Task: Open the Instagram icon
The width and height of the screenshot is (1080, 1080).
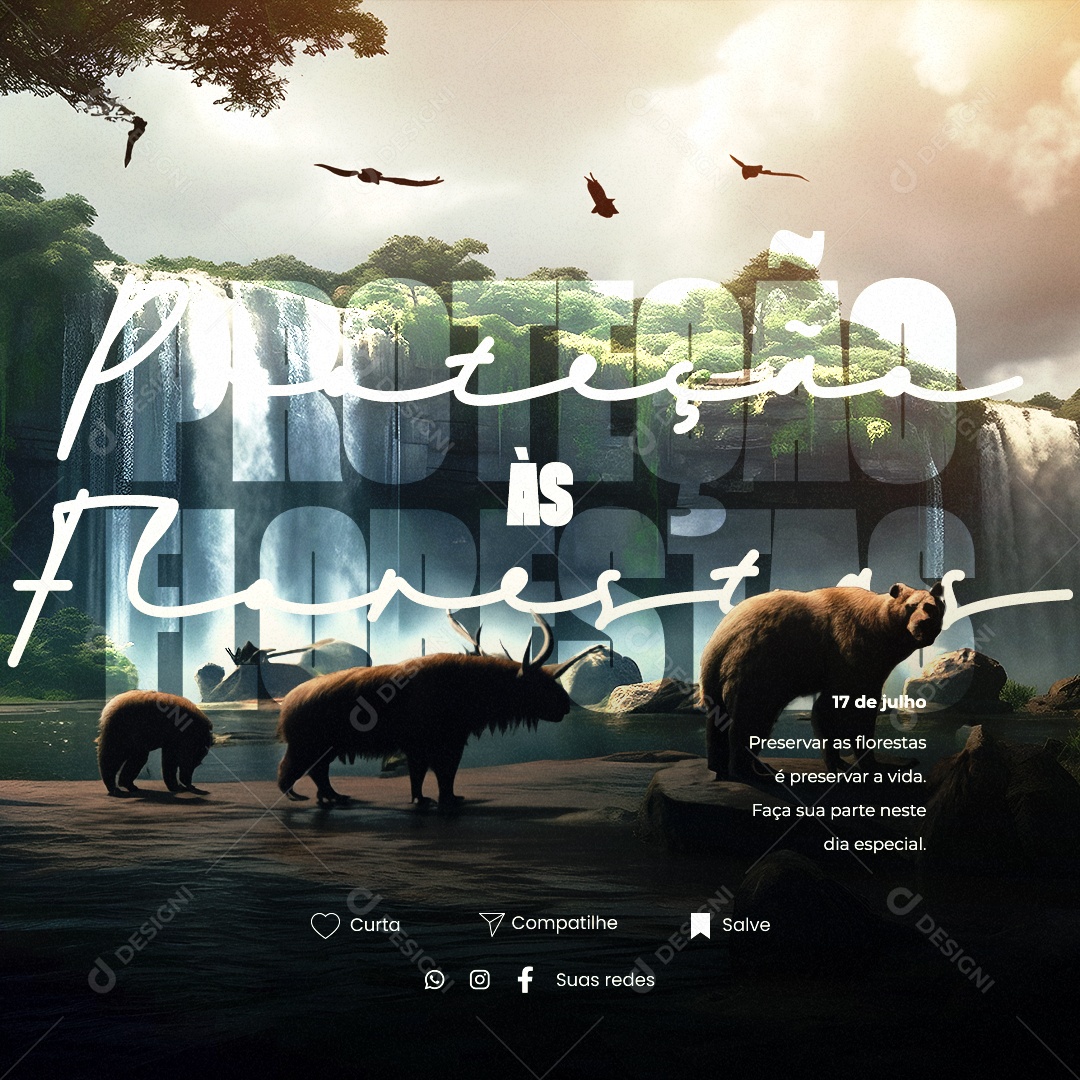Action: coord(480,980)
